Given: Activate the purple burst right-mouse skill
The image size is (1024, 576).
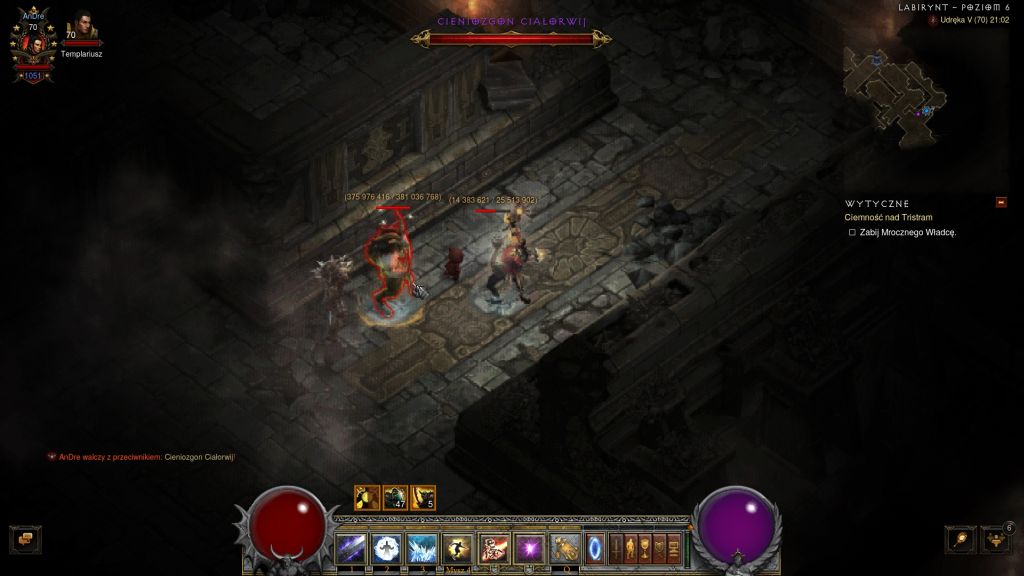Looking at the screenshot, I should [527, 547].
